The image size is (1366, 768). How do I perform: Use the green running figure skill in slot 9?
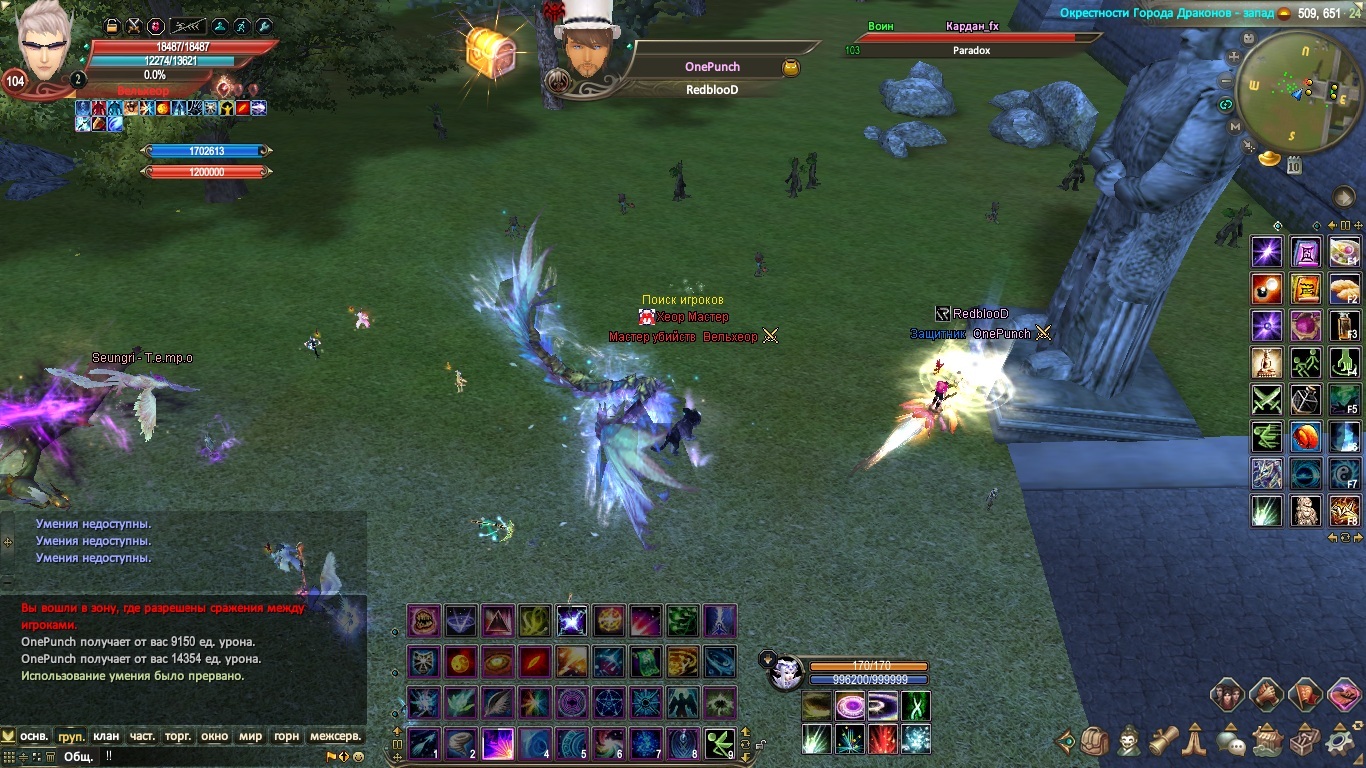(x=720, y=744)
